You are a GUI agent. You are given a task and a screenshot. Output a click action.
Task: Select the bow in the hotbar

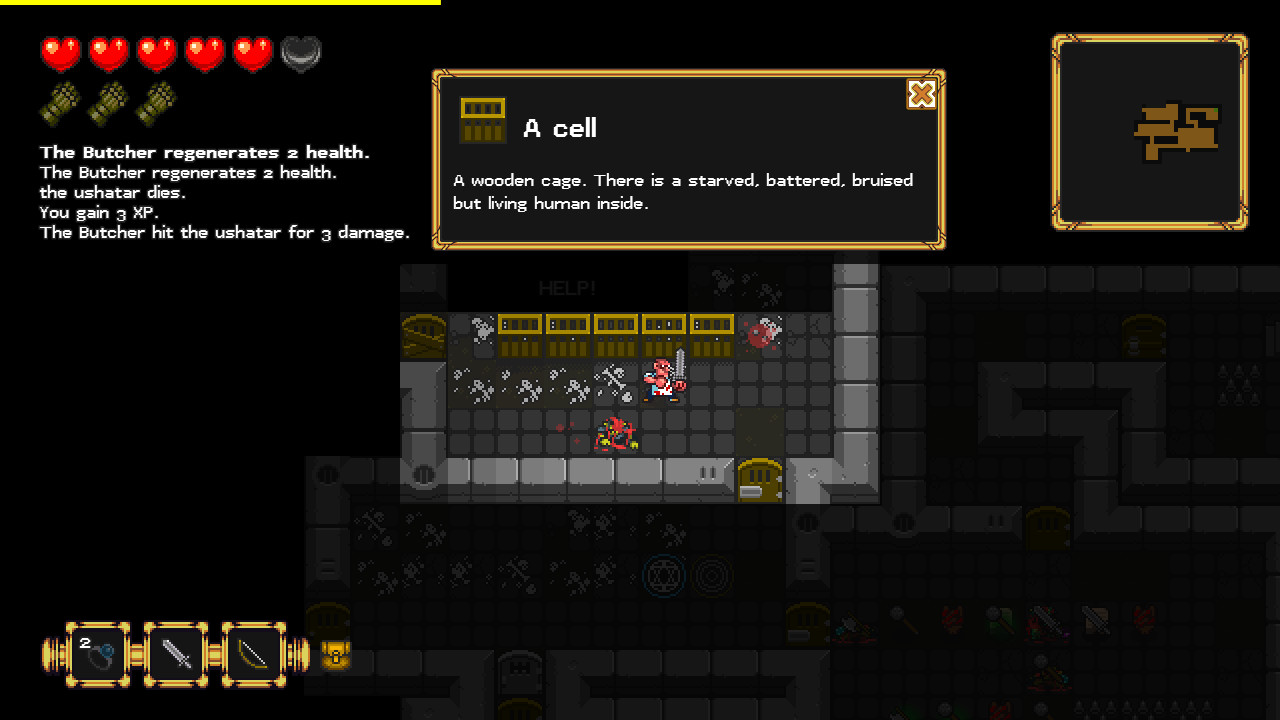coord(254,655)
